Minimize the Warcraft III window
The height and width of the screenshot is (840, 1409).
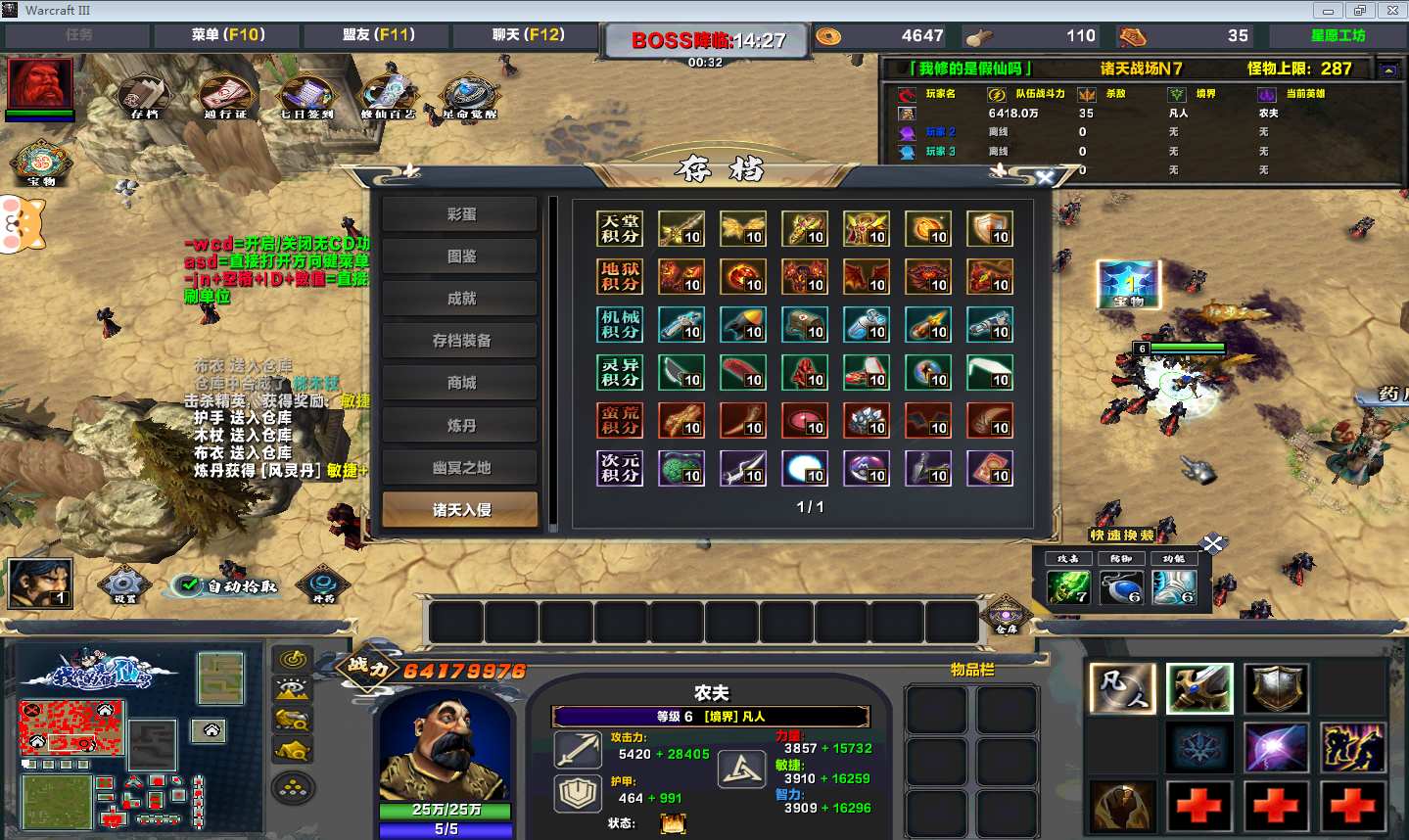coord(1328,11)
